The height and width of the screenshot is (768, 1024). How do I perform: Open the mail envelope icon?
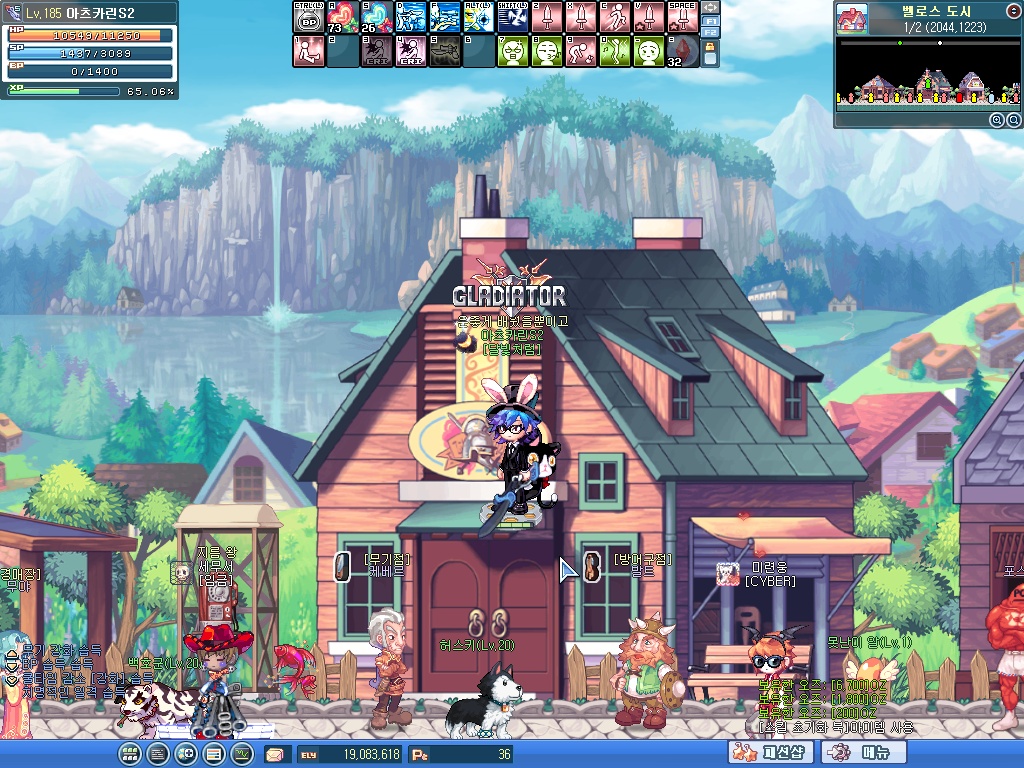point(275,754)
